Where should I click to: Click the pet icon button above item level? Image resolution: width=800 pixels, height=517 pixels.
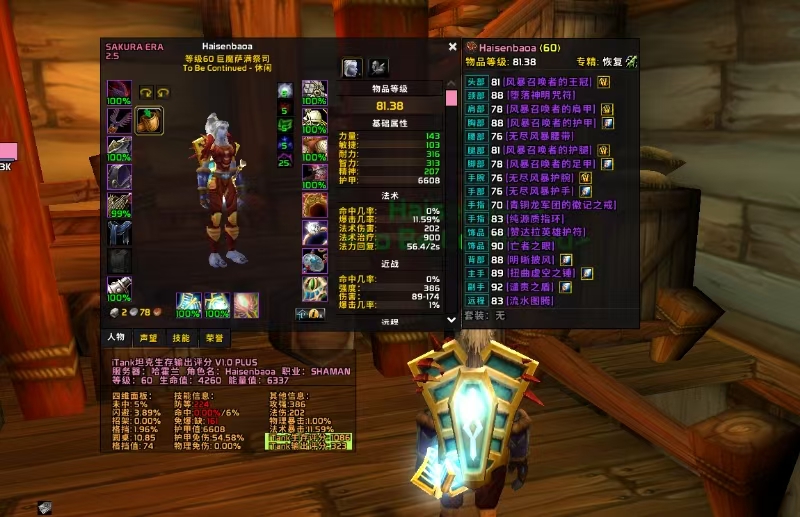[379, 67]
